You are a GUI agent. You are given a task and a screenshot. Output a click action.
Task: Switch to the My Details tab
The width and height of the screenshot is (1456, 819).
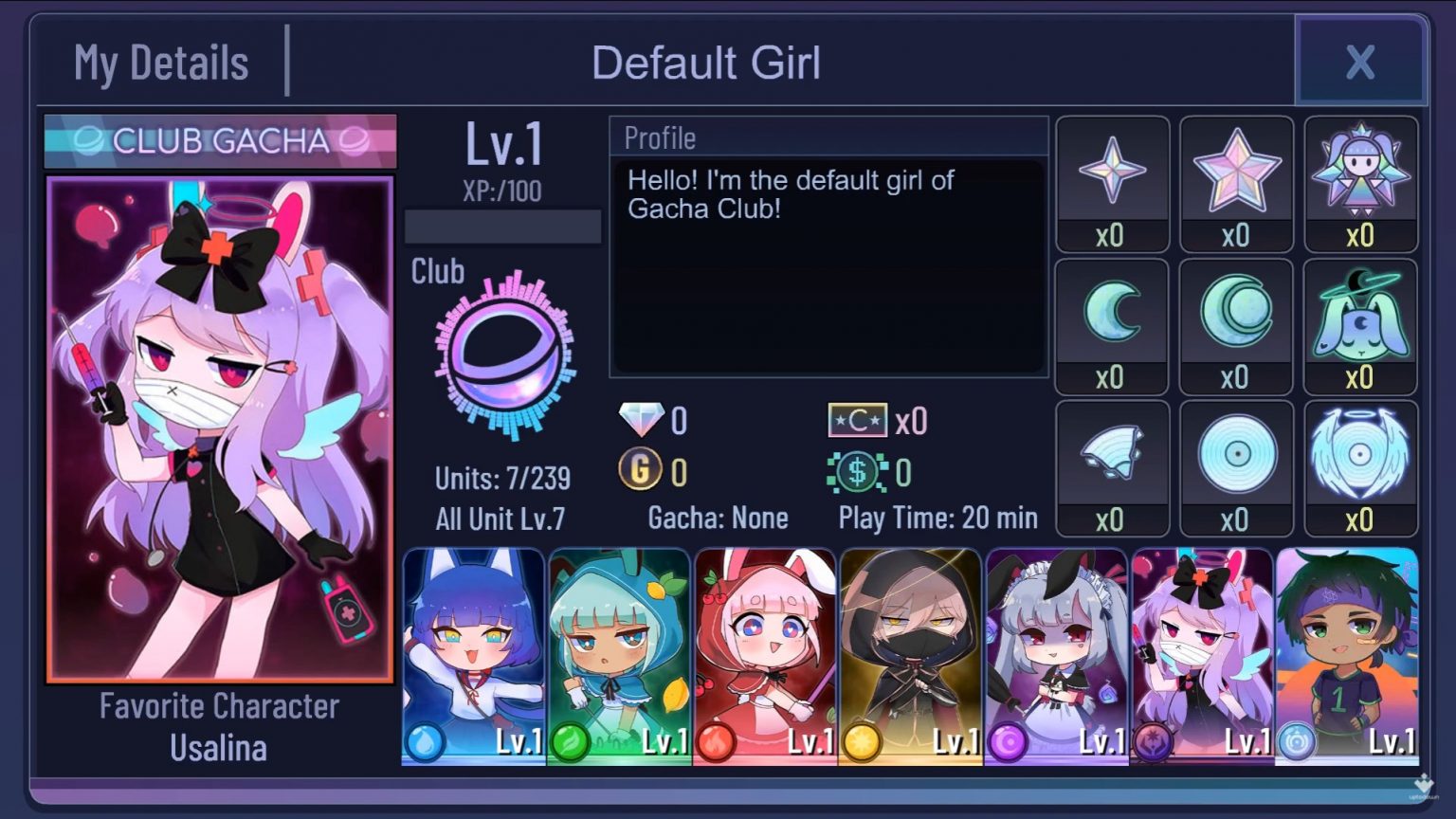click(x=161, y=62)
